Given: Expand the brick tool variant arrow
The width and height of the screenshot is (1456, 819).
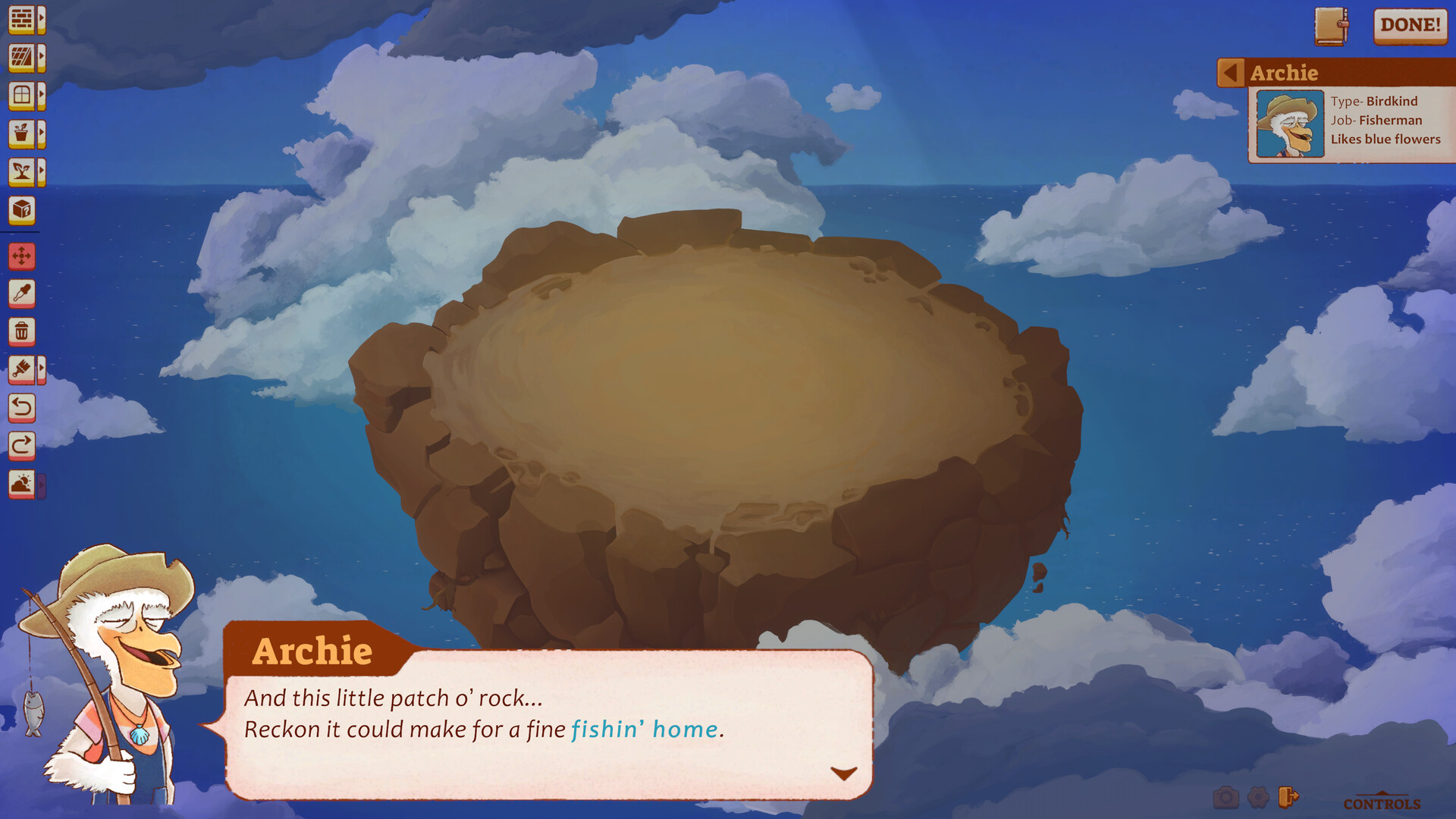Looking at the screenshot, I should pos(43,17).
